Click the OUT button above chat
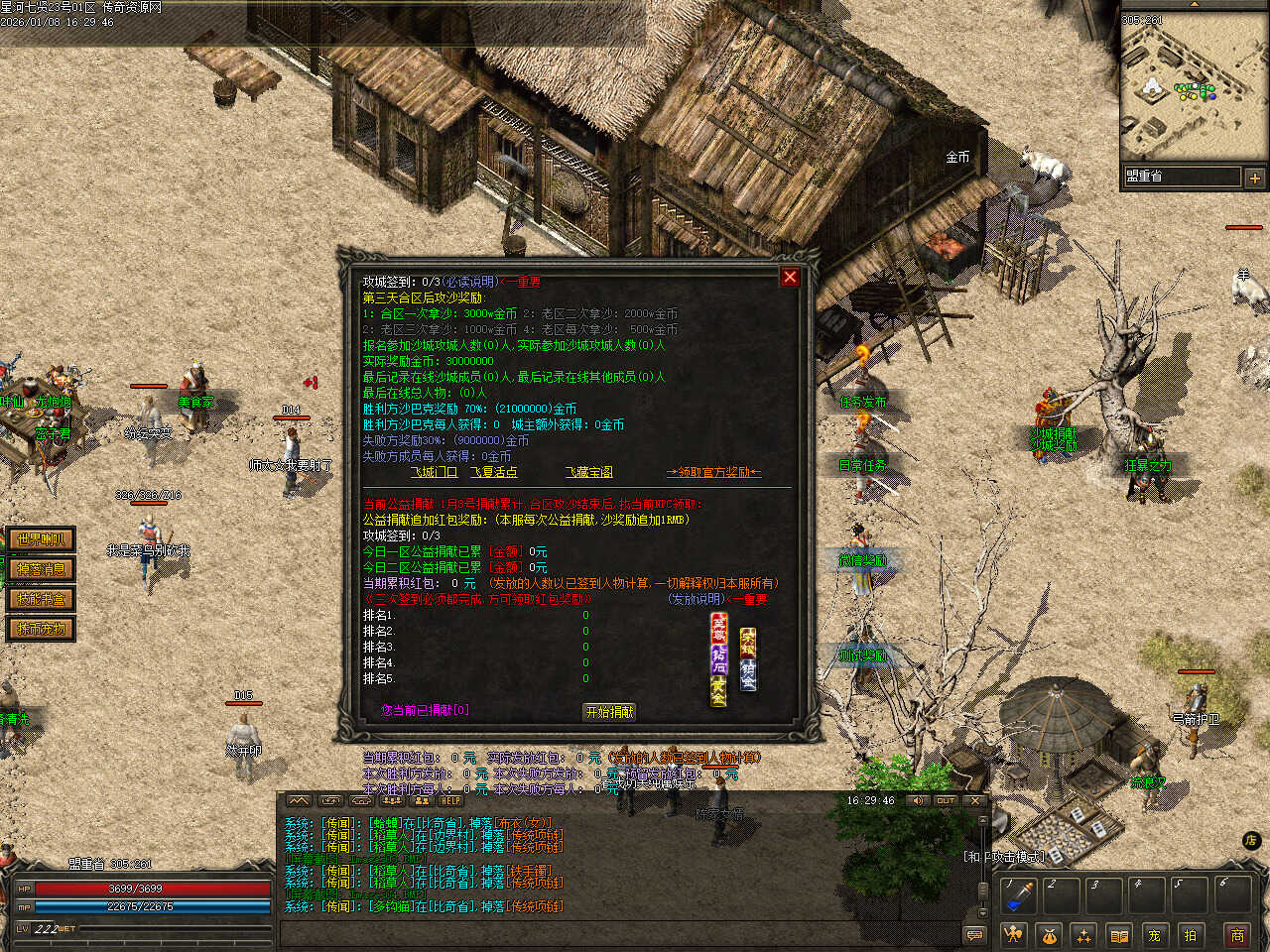 pos(946,800)
